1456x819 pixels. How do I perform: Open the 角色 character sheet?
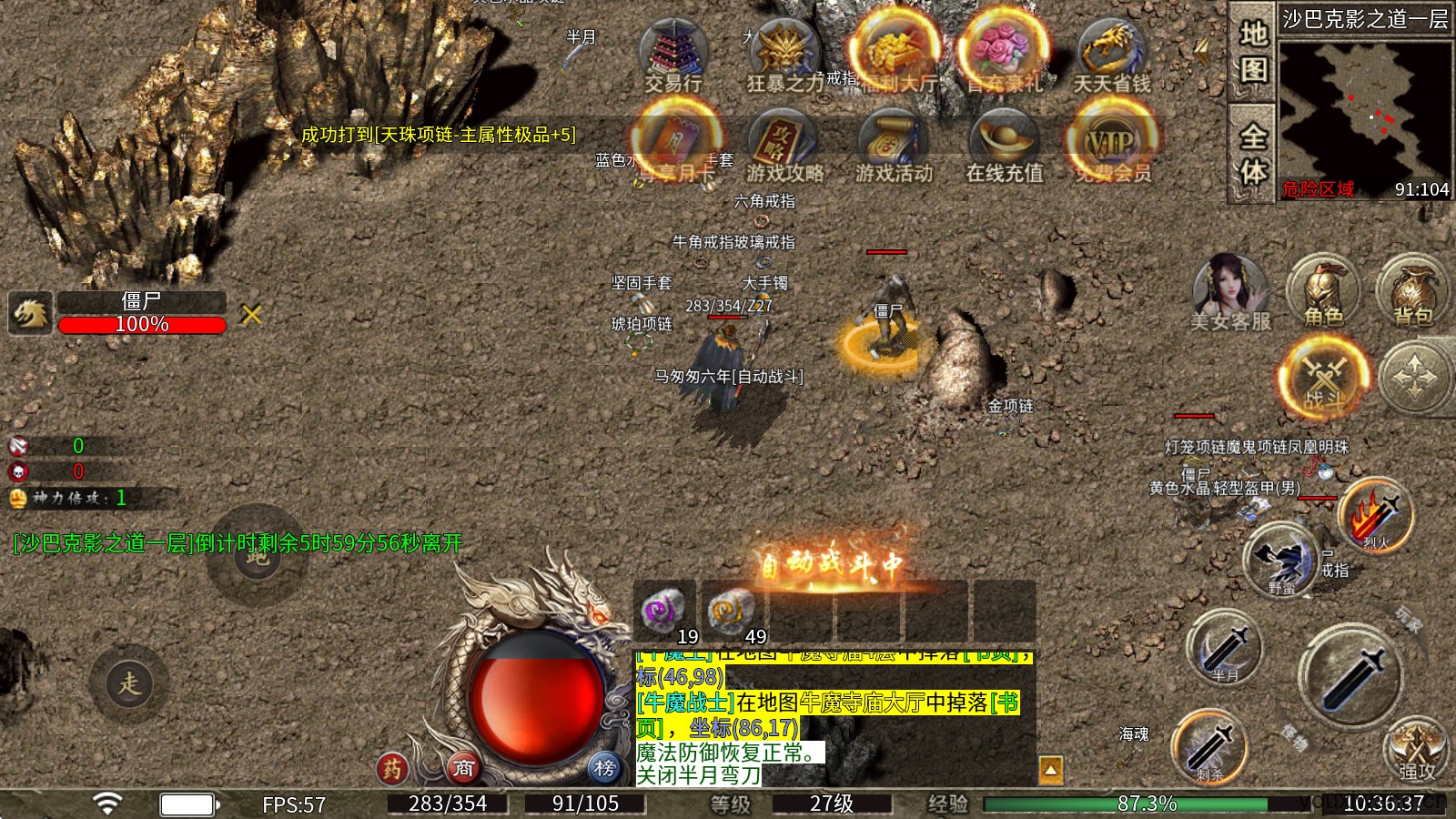[1323, 291]
